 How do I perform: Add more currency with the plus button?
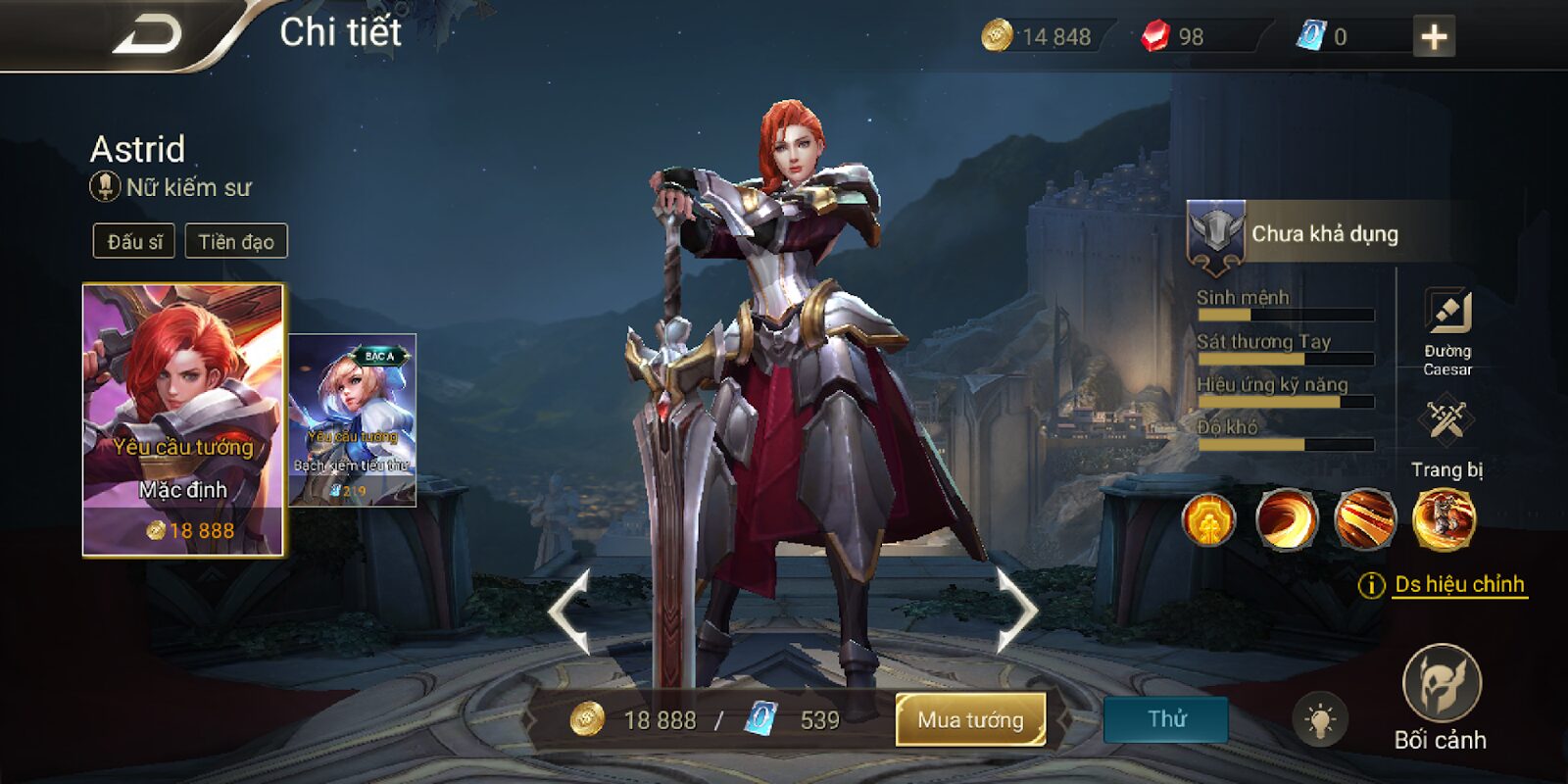tap(1434, 37)
